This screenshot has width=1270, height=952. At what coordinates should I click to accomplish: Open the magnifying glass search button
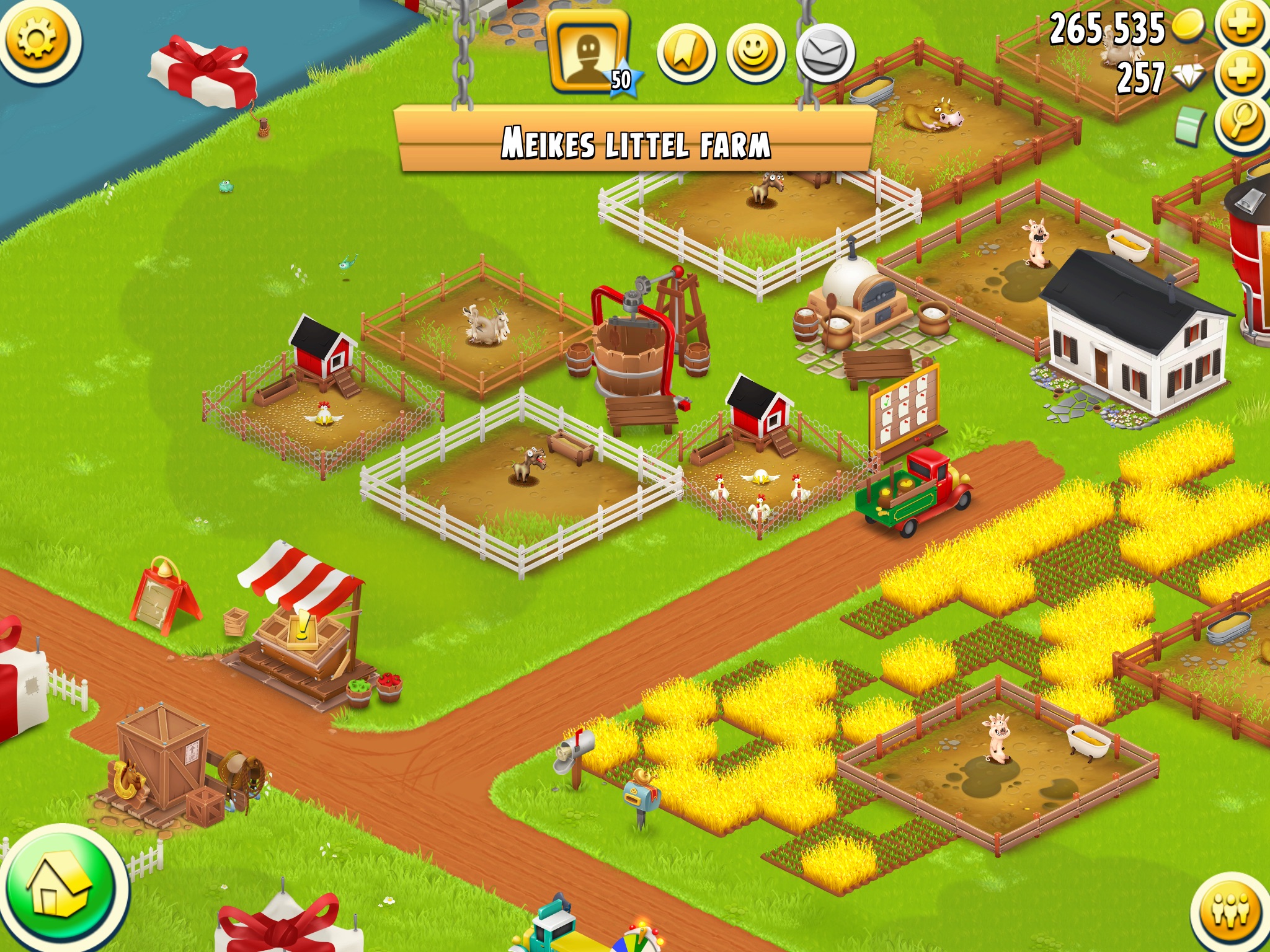[1241, 122]
